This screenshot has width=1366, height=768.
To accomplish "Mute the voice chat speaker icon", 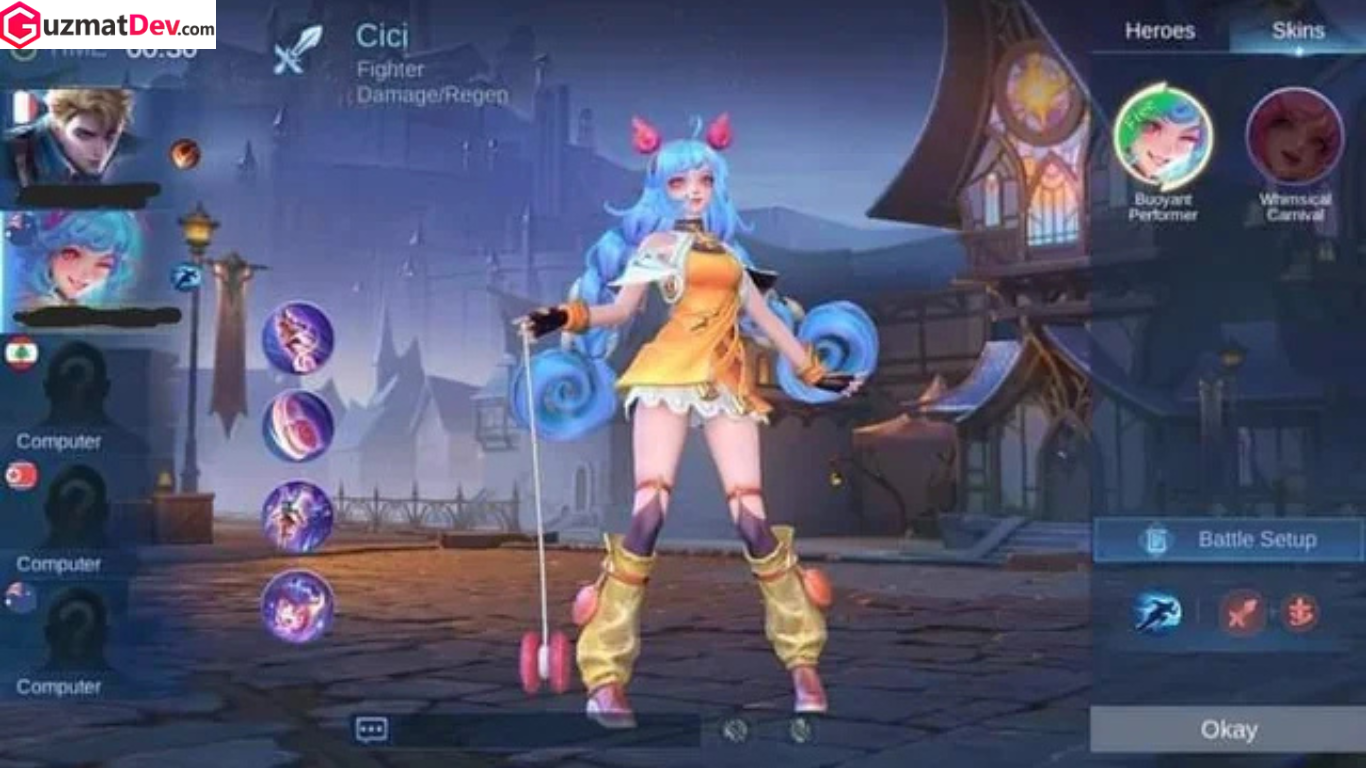I will pyautogui.click(x=736, y=731).
